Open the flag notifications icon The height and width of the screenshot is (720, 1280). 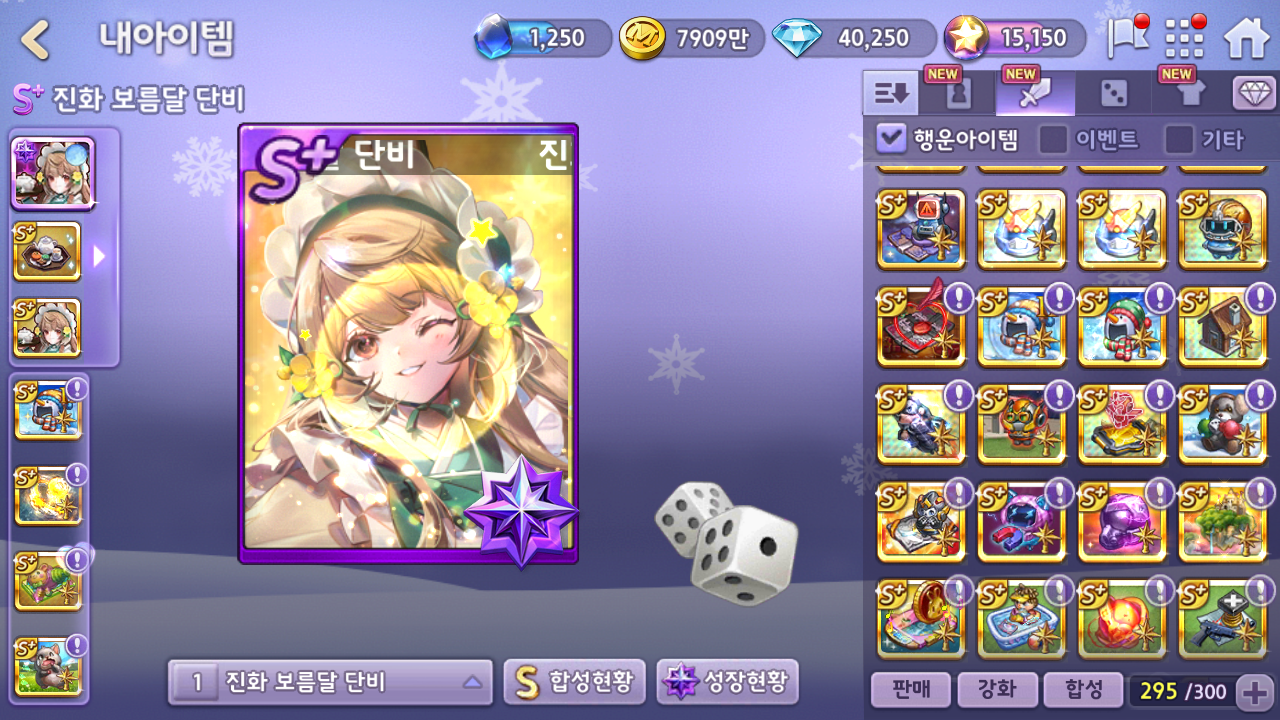coord(1127,38)
